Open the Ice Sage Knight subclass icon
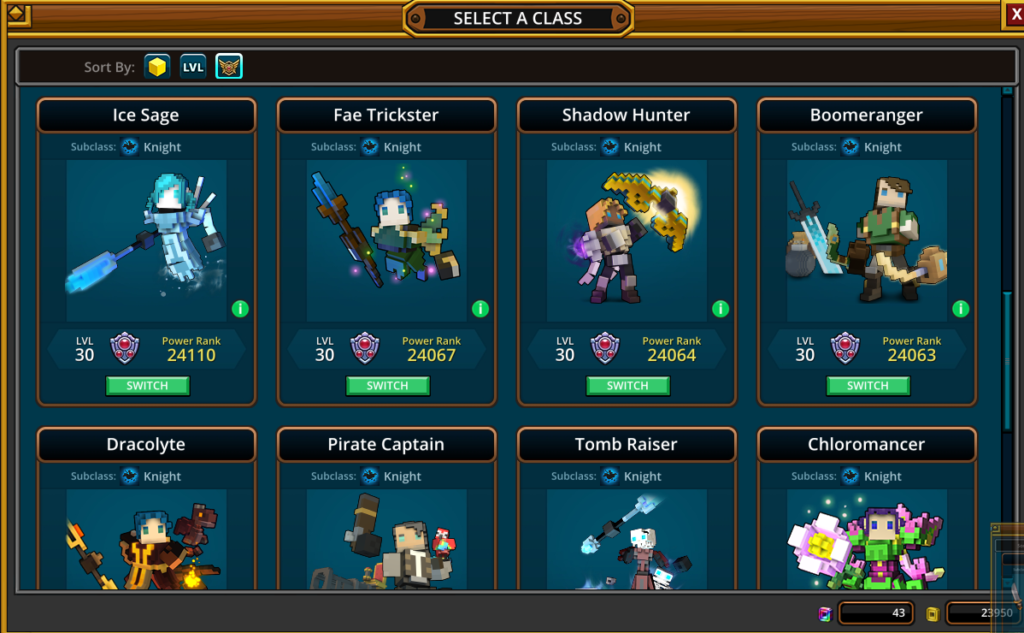 pos(130,147)
